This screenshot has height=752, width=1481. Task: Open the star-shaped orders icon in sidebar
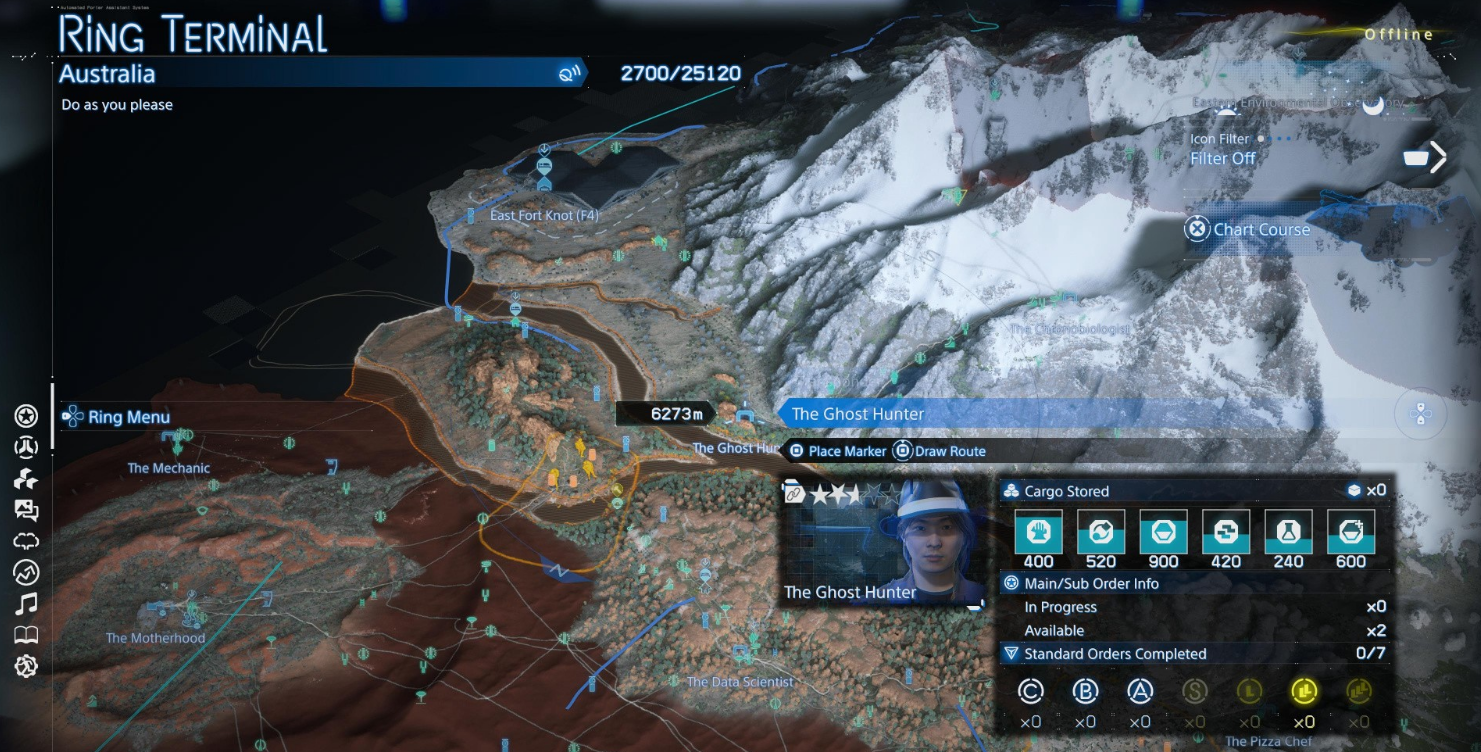click(26, 416)
